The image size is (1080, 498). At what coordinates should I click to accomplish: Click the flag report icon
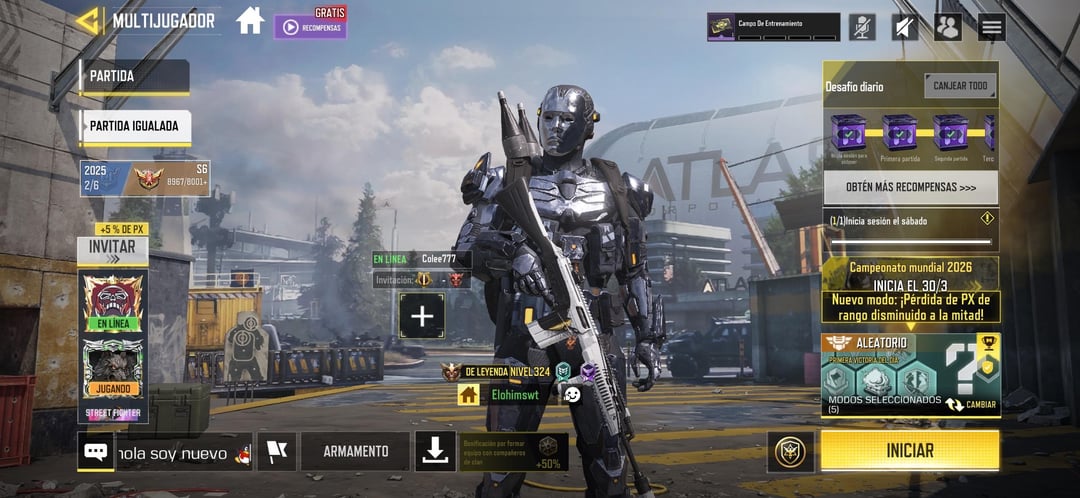(x=276, y=451)
